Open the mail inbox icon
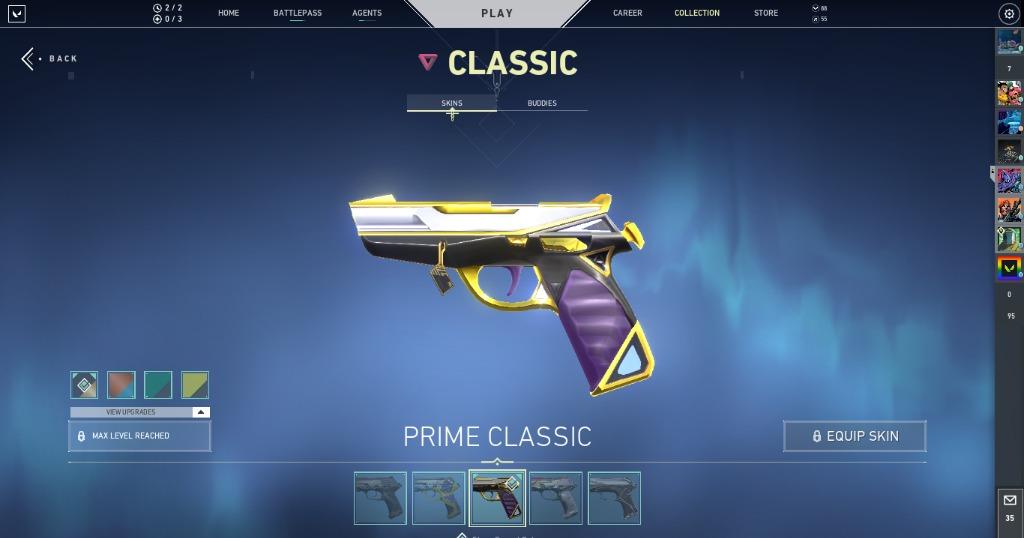The height and width of the screenshot is (538, 1024). click(1009, 500)
